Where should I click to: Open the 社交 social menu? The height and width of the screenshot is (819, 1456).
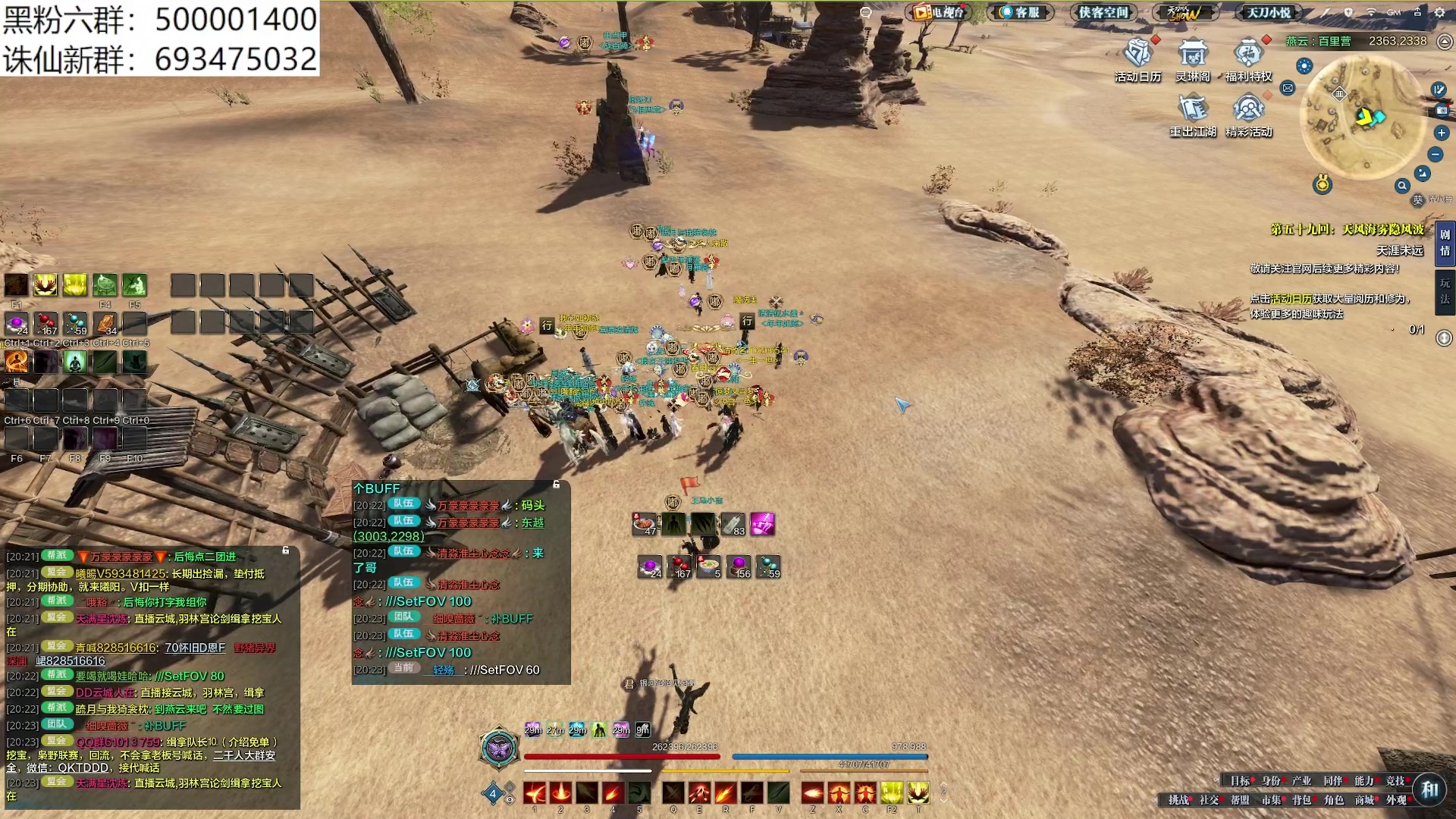point(1209,800)
